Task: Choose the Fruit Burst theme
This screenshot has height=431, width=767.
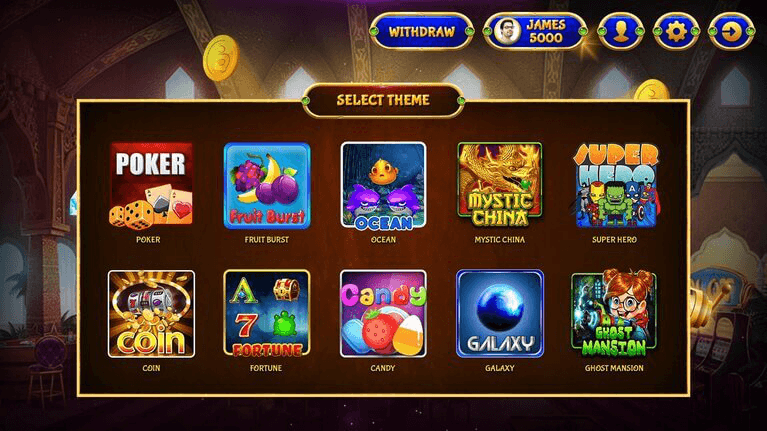Action: [x=267, y=186]
